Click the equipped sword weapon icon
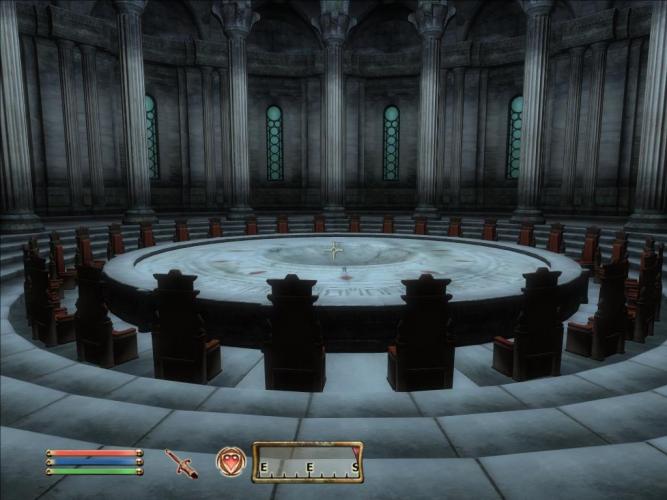 click(x=181, y=463)
